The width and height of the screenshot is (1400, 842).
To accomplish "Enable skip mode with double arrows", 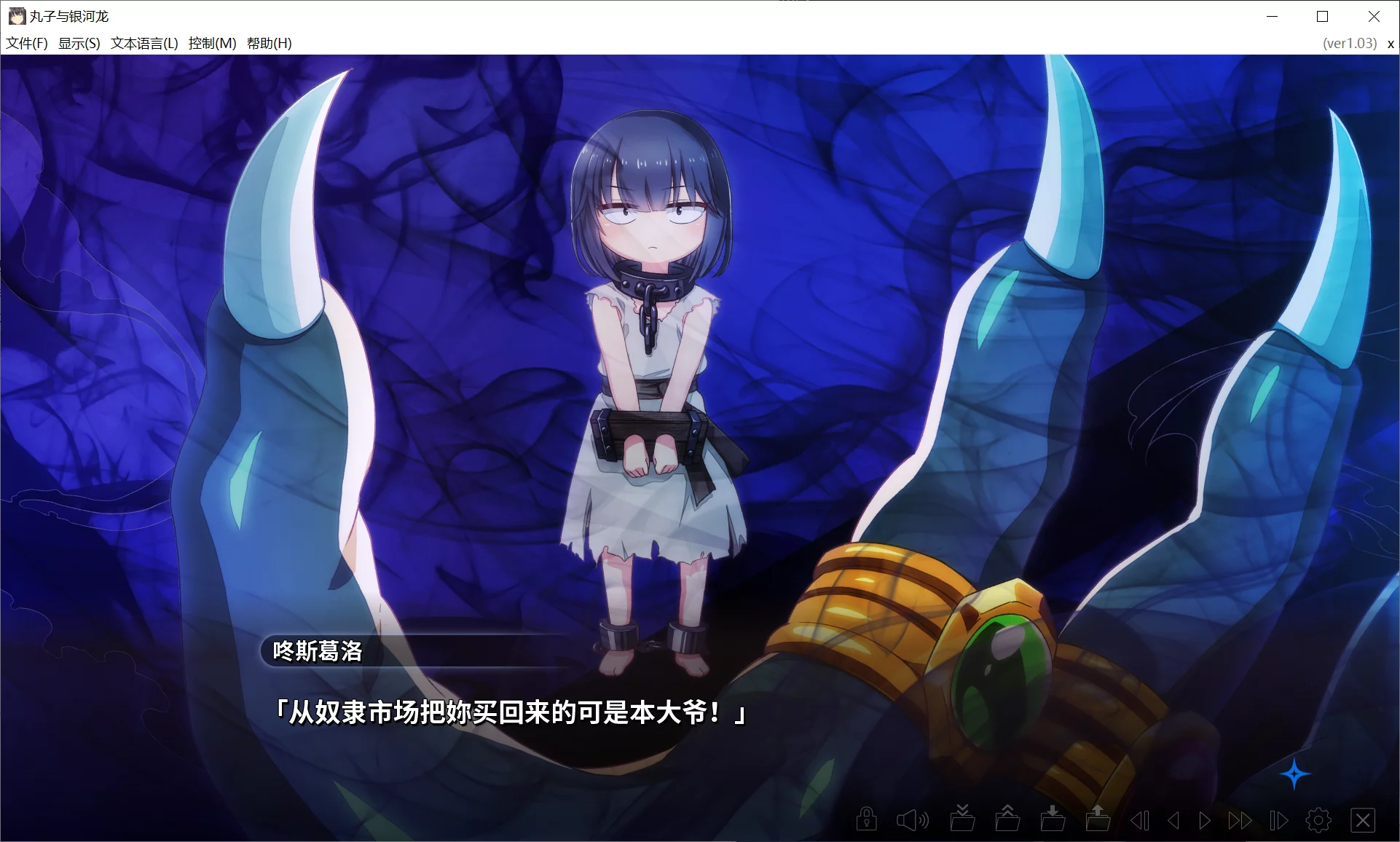I will tap(1240, 819).
